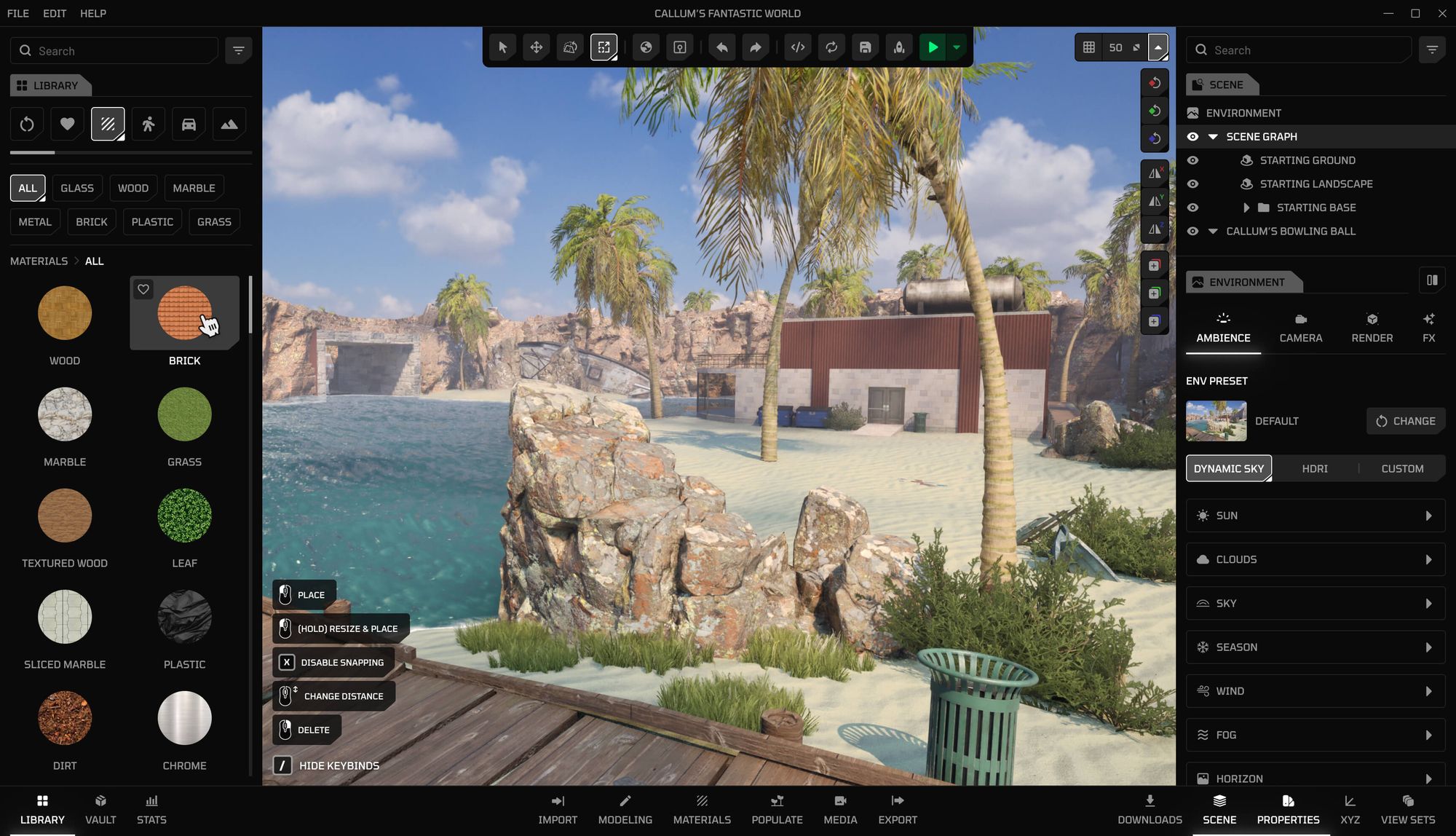The image size is (1456, 836).
Task: Enable the HDRI sky mode
Action: pyautogui.click(x=1315, y=468)
